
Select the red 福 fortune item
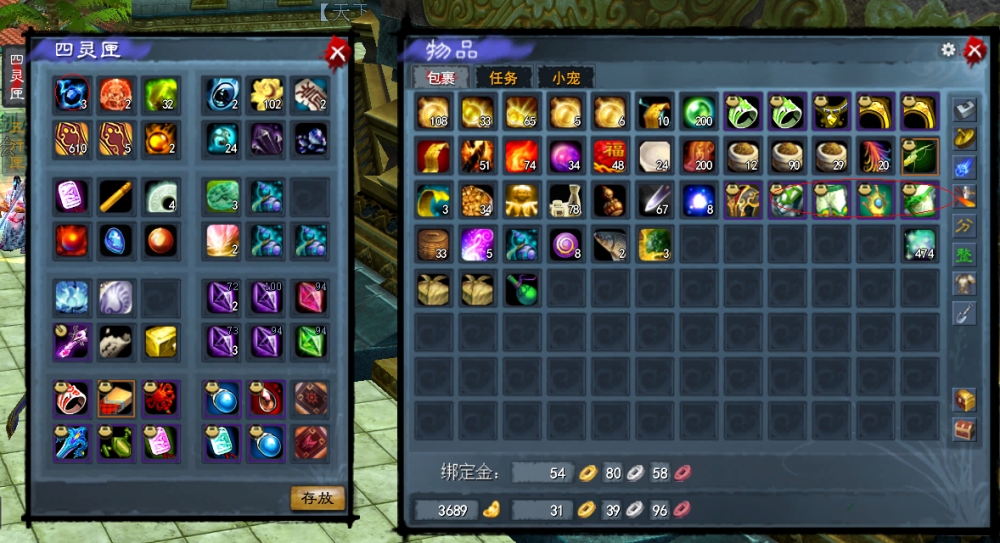pyautogui.click(x=610, y=155)
